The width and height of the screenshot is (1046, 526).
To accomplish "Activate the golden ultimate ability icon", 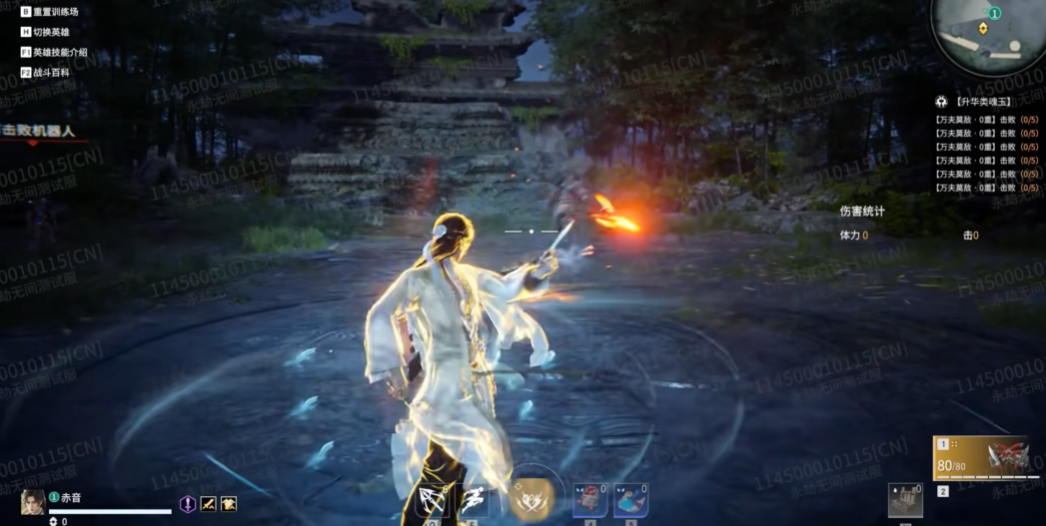I will (x=530, y=496).
